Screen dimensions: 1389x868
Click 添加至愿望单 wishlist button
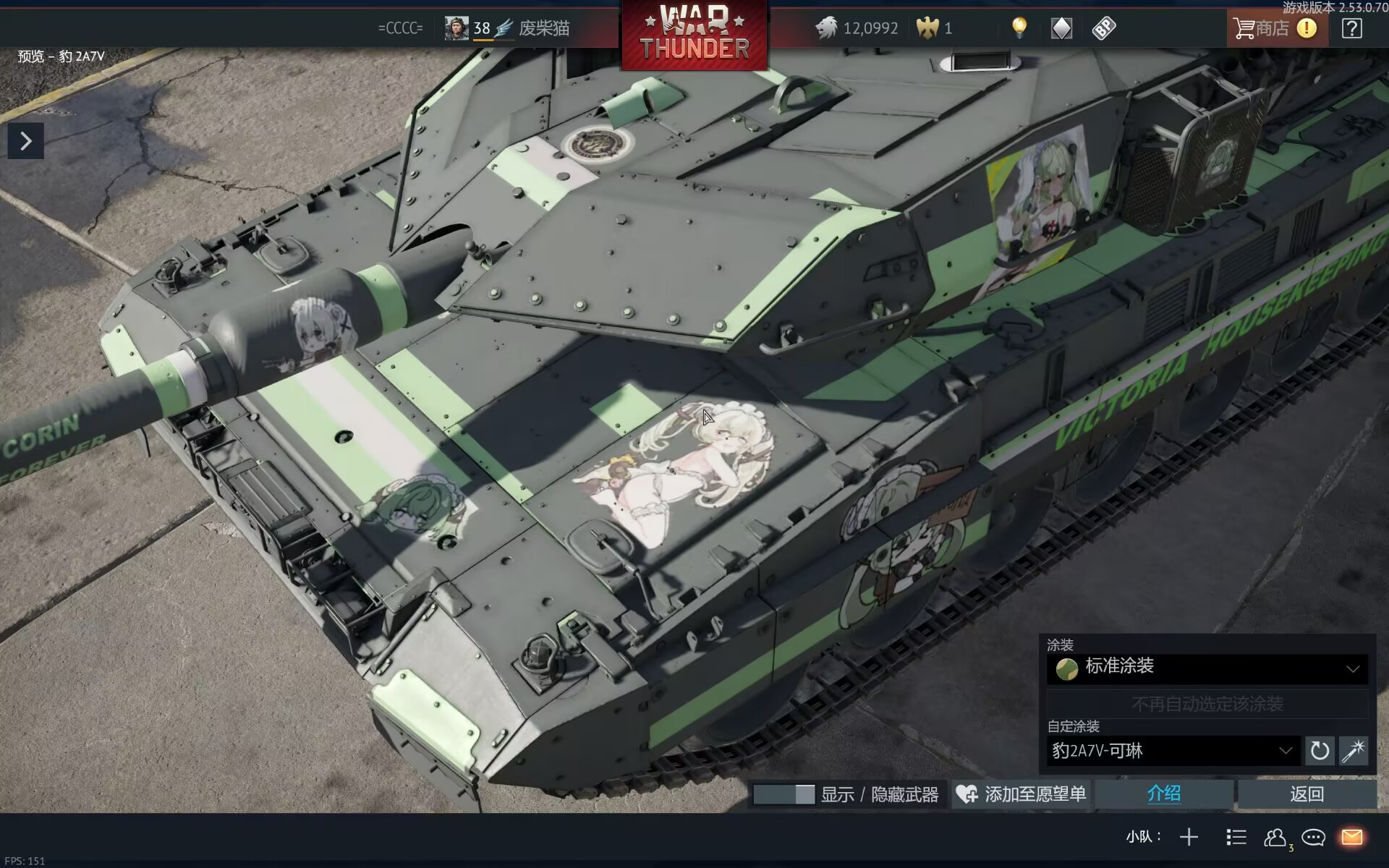(1021, 794)
